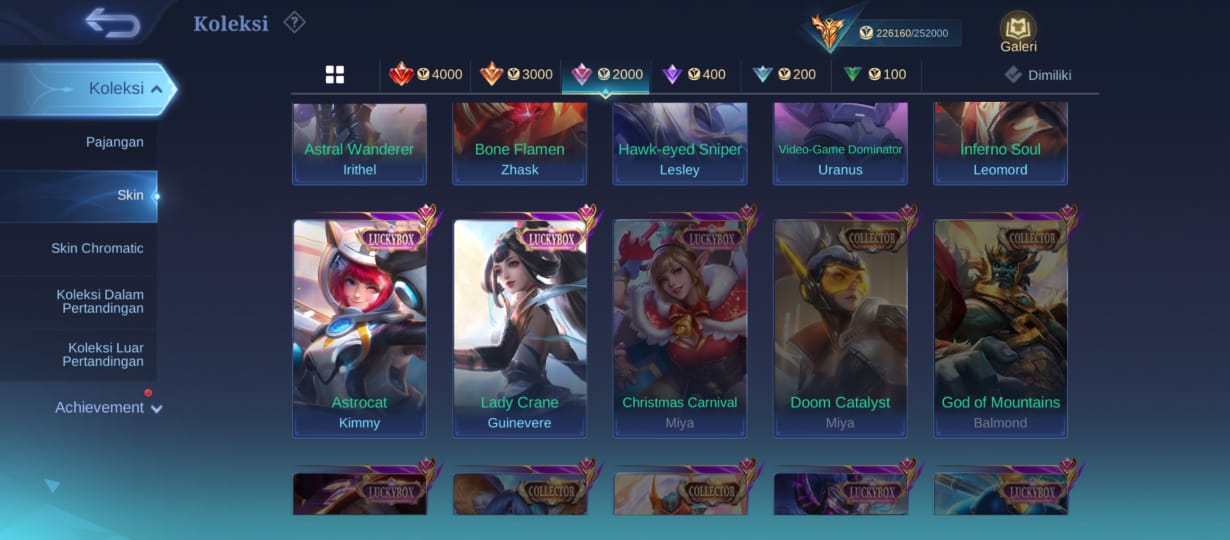Open the Galeri gallery

tap(1018, 32)
